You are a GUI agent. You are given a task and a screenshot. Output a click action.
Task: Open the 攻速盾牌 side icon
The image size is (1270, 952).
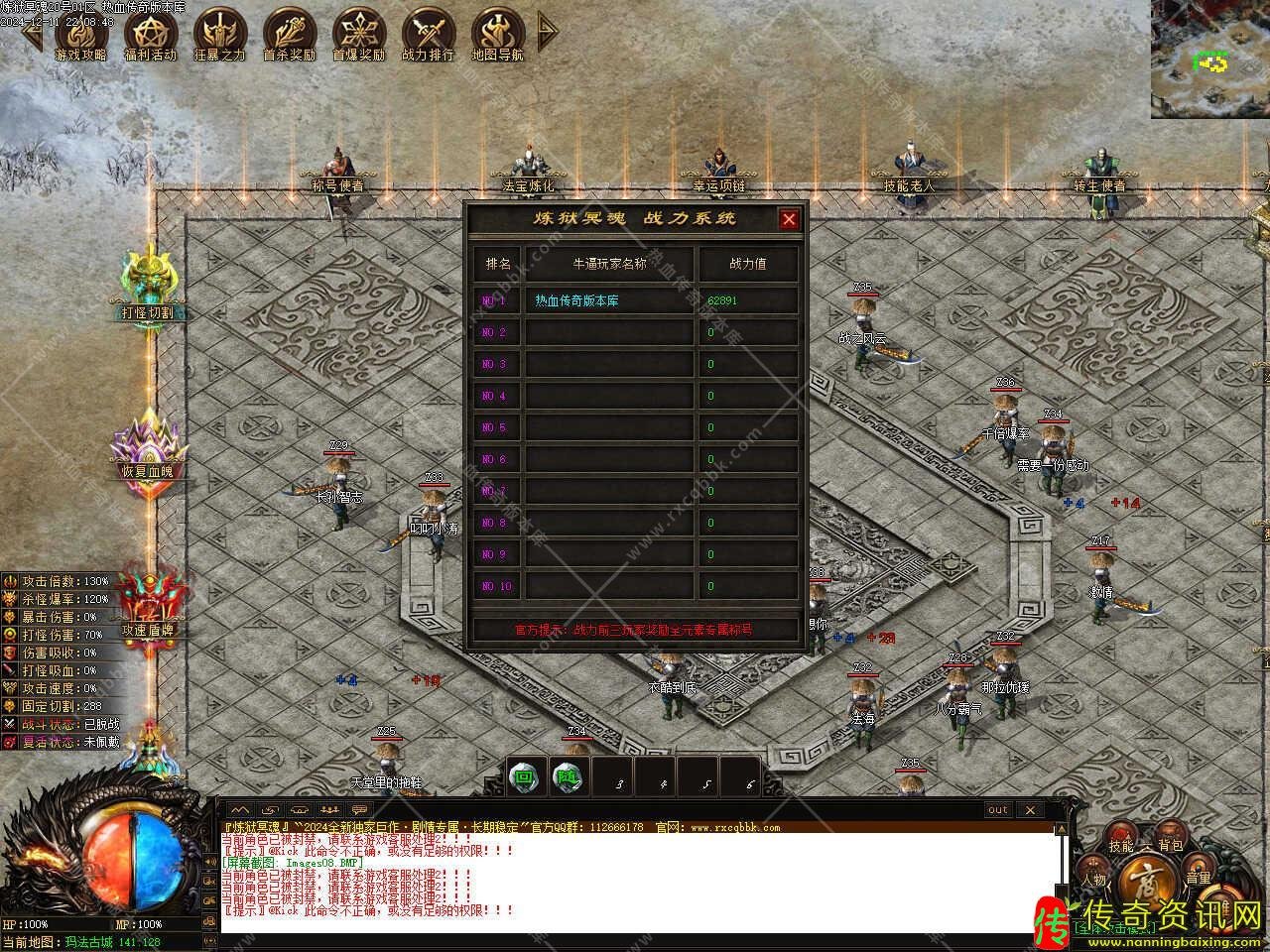point(147,605)
